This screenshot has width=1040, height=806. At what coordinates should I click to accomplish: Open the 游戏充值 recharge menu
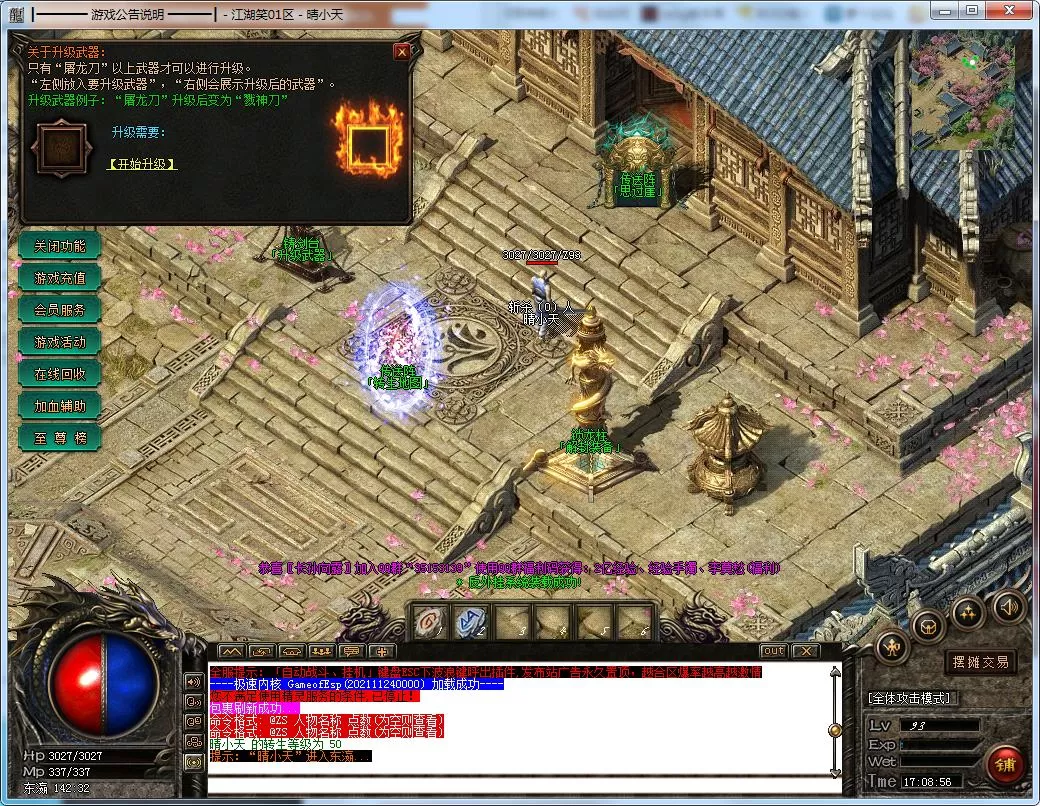pyautogui.click(x=60, y=278)
